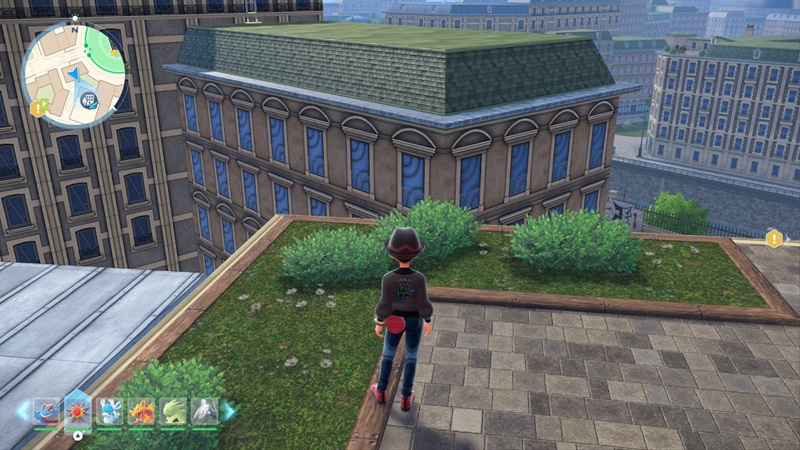Pick the orange dragon party slot
The height and width of the screenshot is (450, 800).
point(141,411)
